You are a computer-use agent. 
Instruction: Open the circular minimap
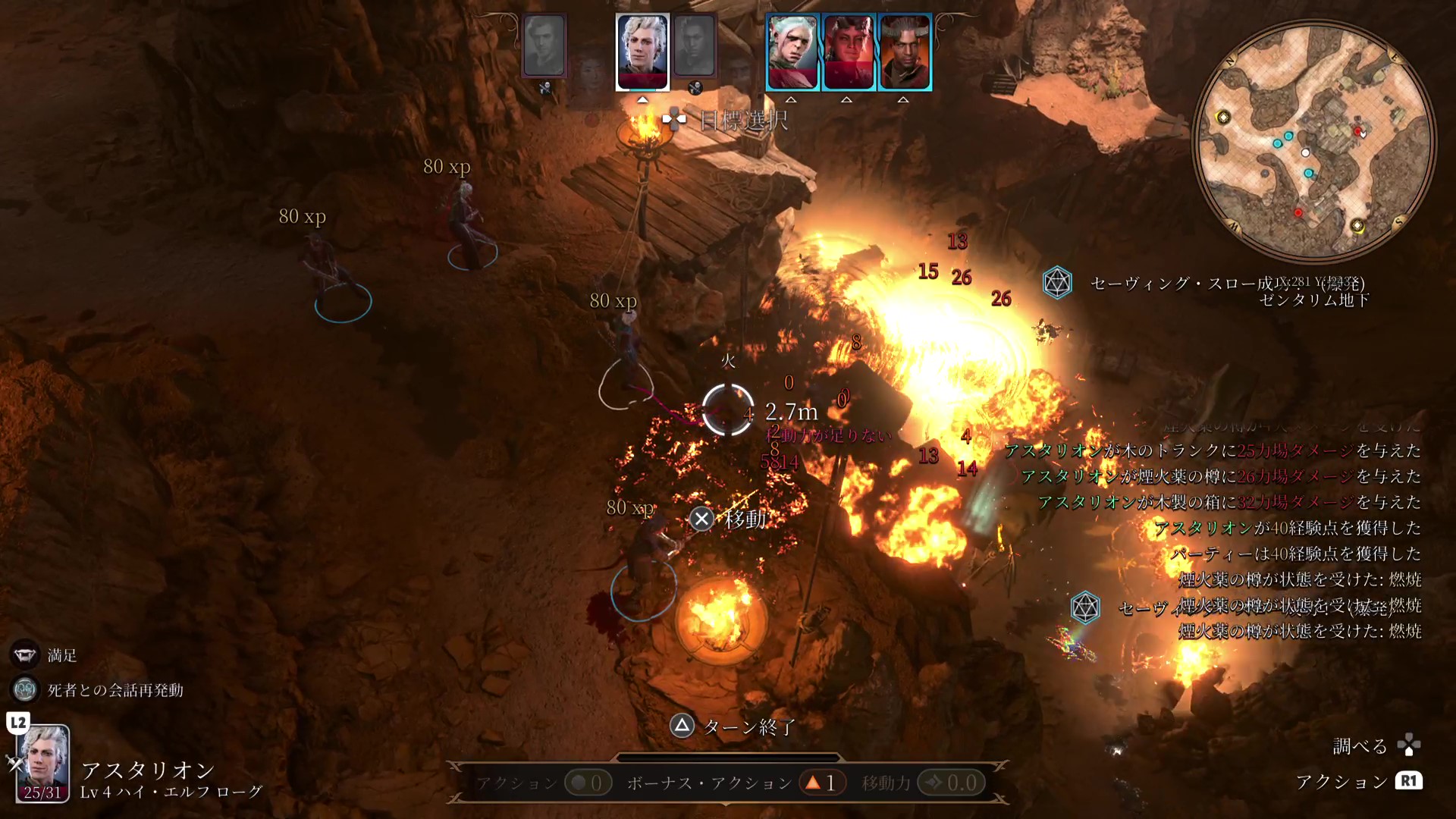pos(1313,140)
